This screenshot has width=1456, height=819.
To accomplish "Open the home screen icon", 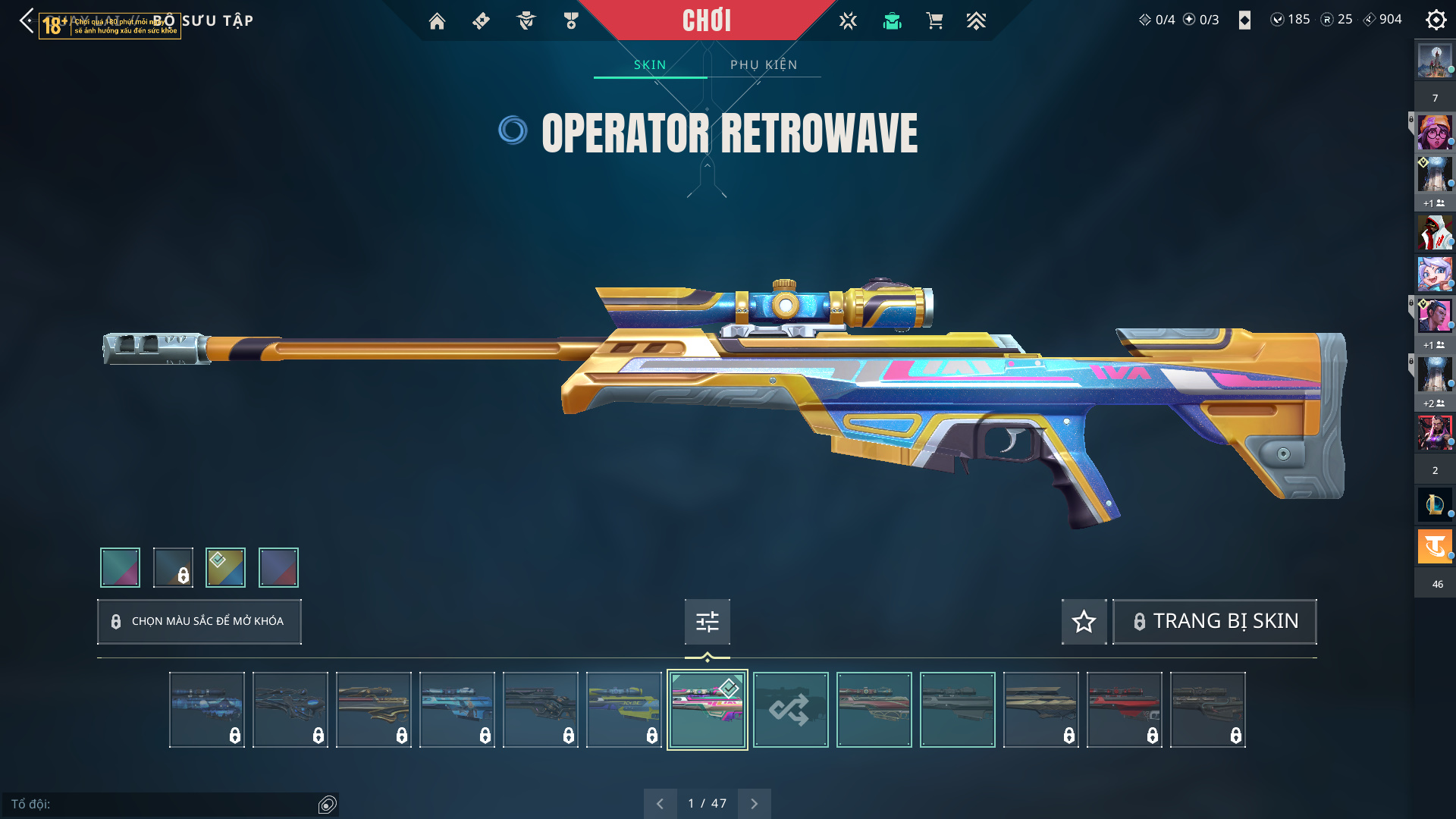I will [x=437, y=21].
